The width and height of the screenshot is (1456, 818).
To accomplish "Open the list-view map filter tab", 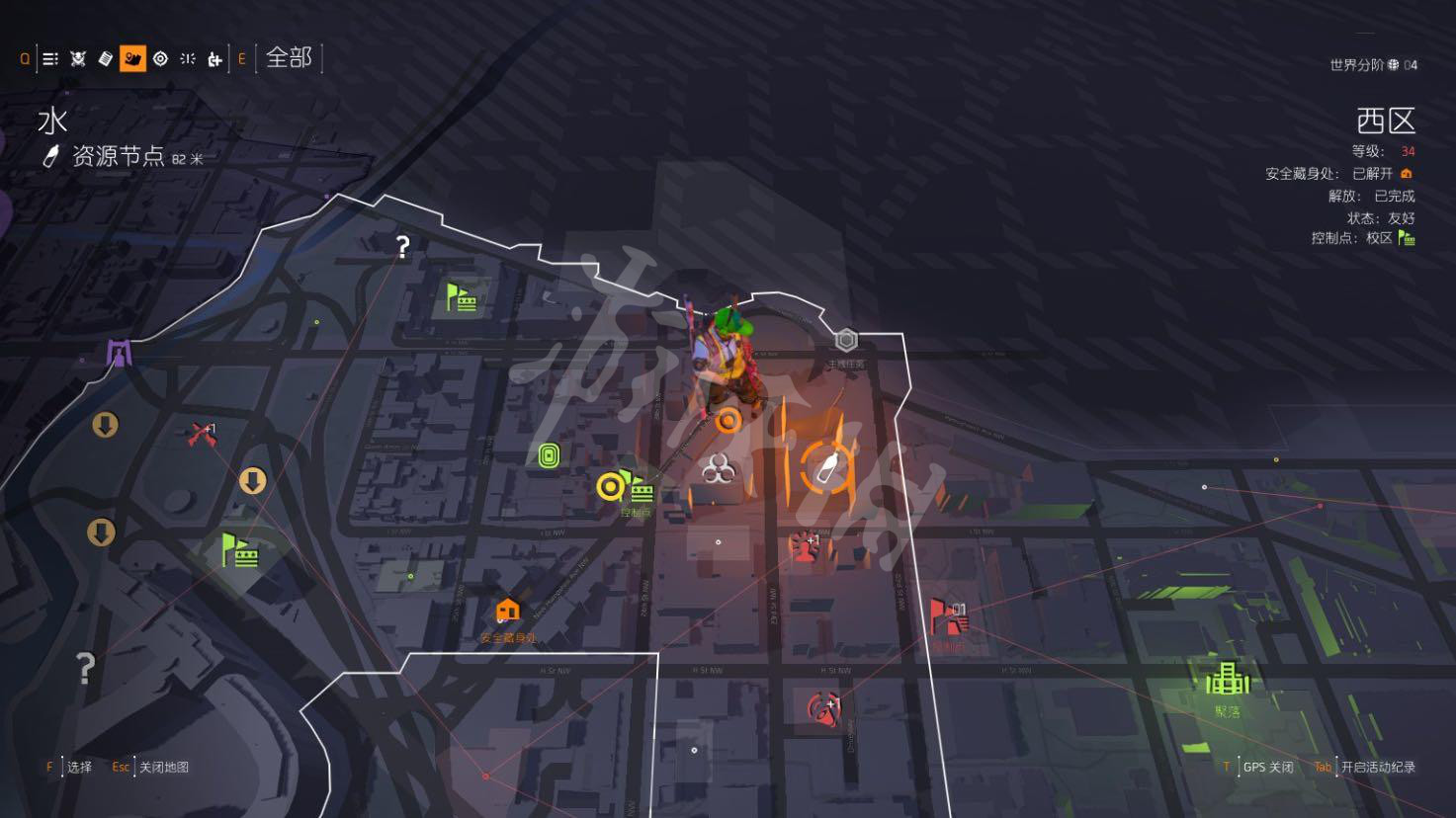I will tap(50, 59).
